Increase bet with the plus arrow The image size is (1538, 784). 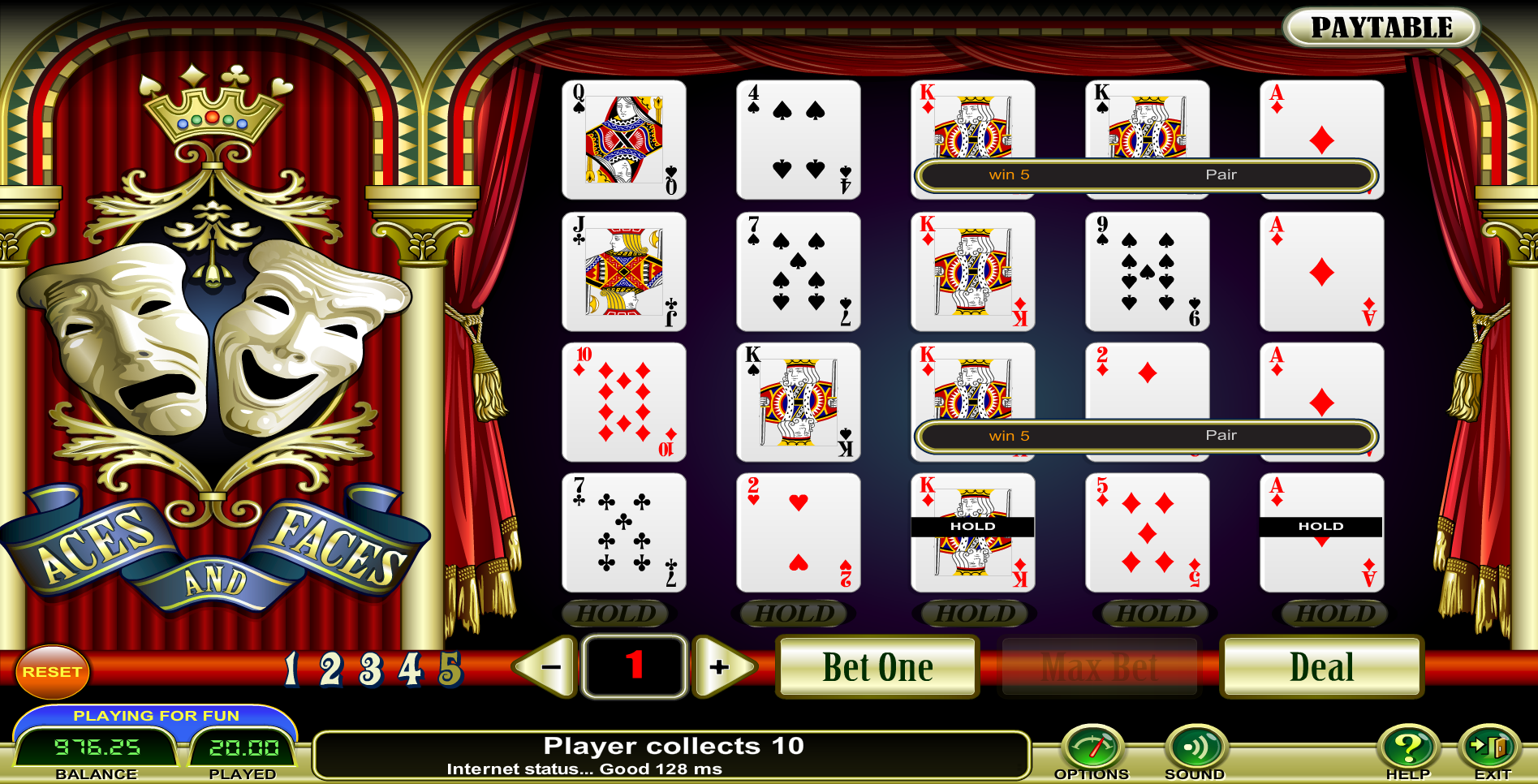pos(721,667)
